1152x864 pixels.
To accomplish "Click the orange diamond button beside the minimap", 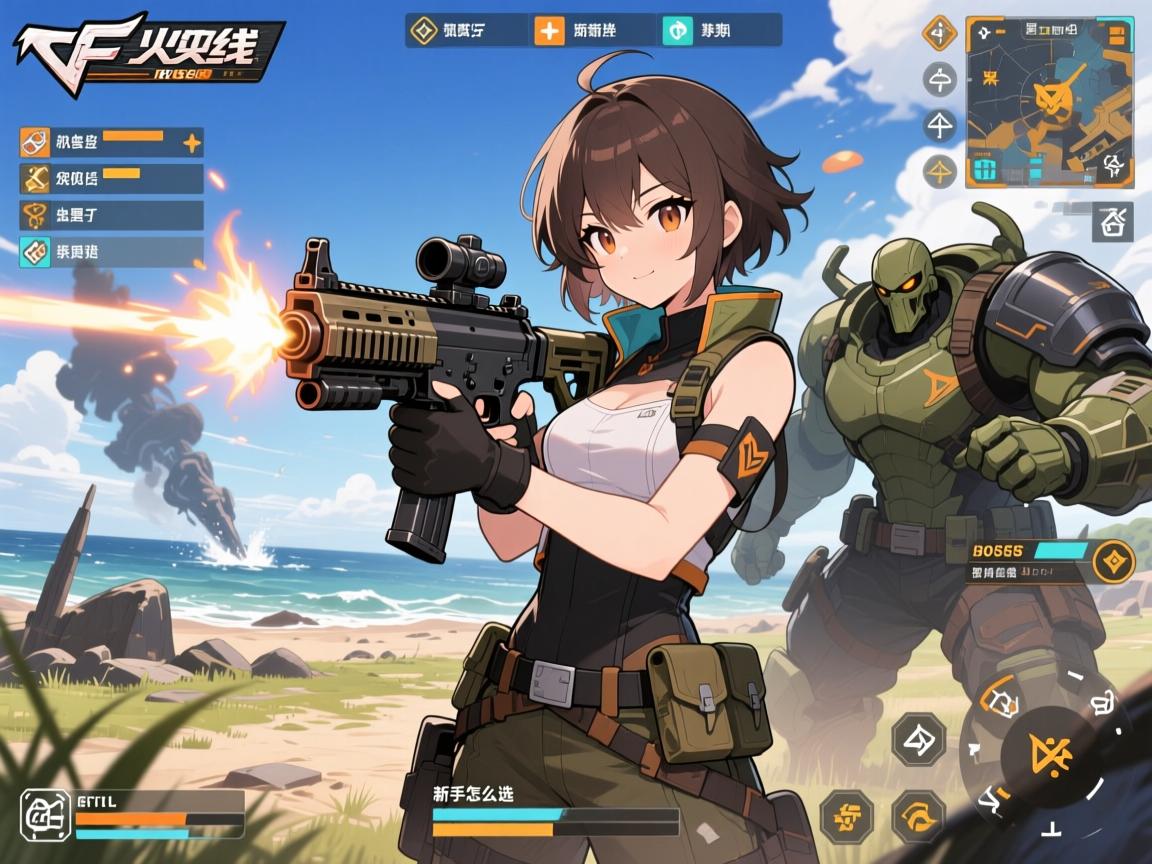I will point(939,33).
